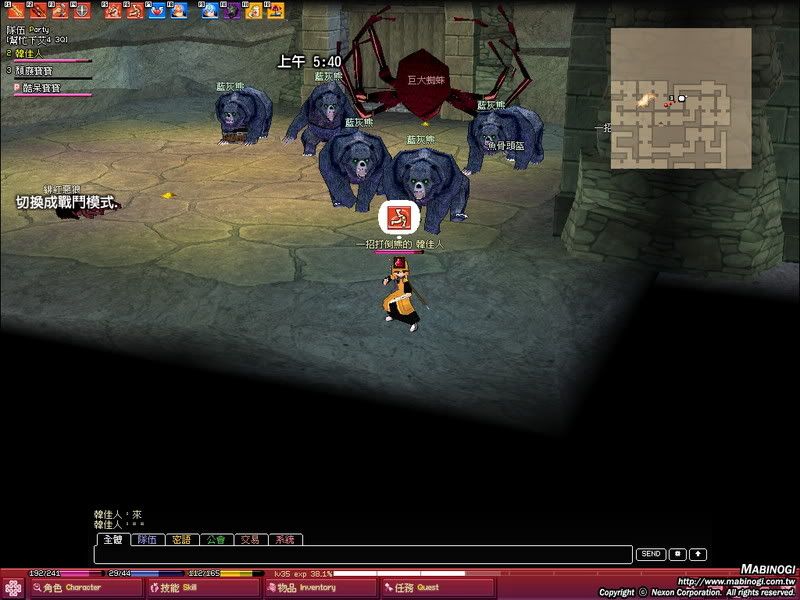This screenshot has height=600, width=800.
Task: Click the up-arrow button beside SEND
Action: (698, 554)
